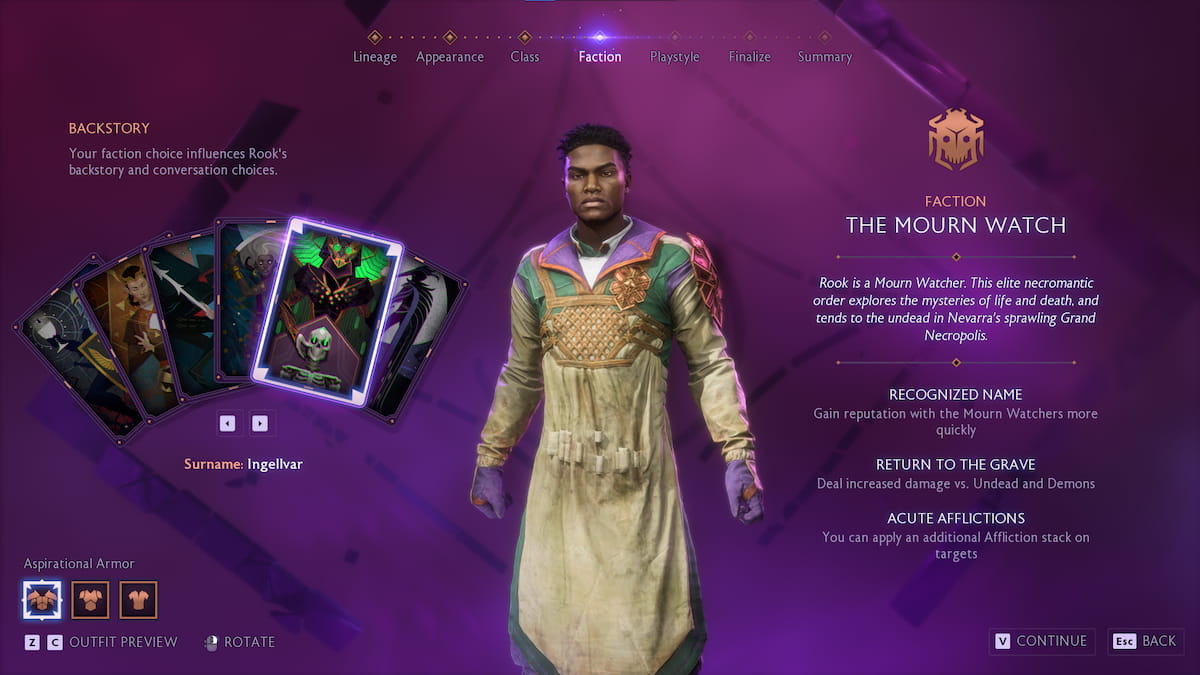The image size is (1200, 675).
Task: Preview the medium chestplate armor icon
Action: click(x=91, y=600)
